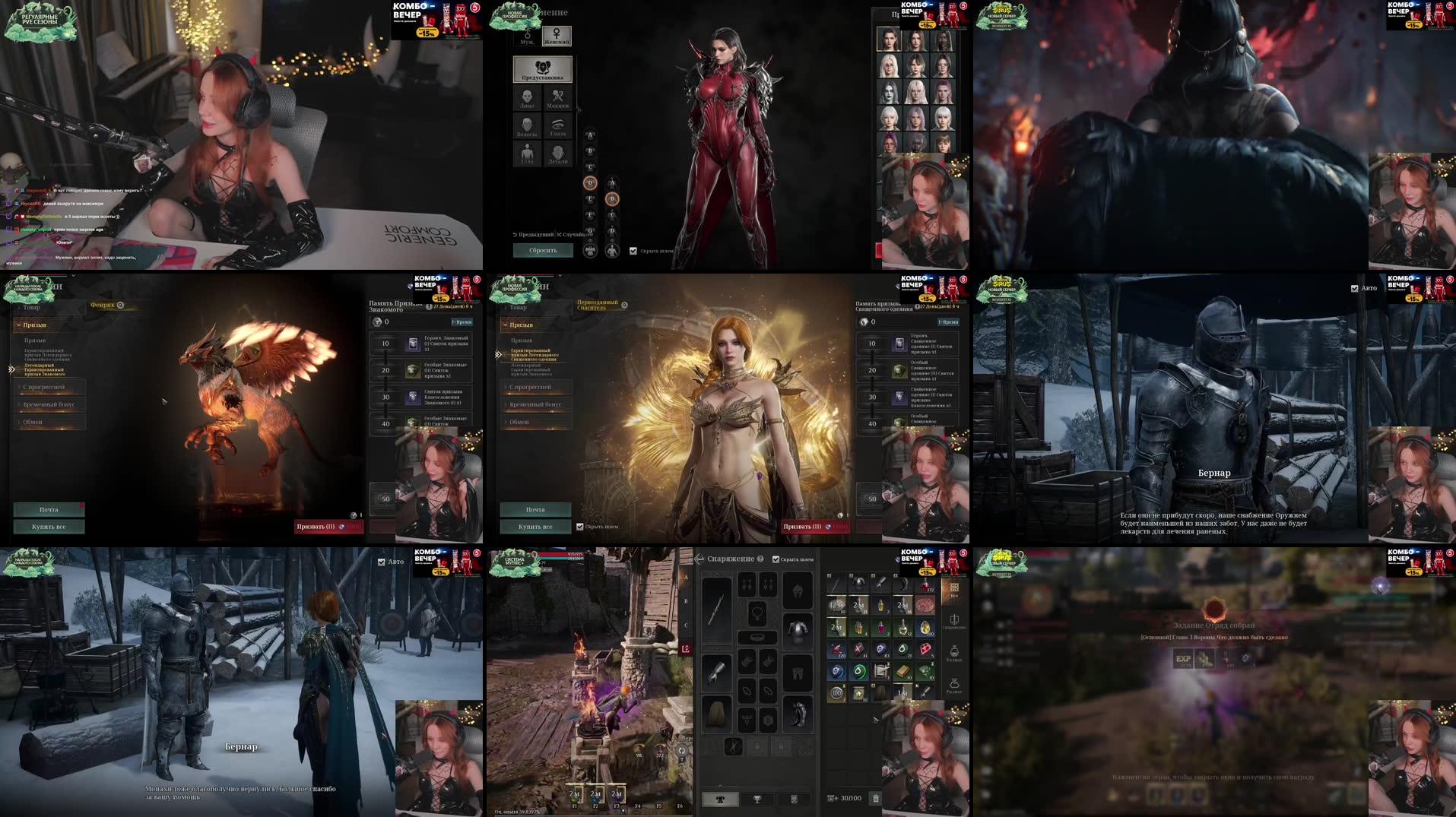Open the Лицо (Face) customization section

coord(527,97)
